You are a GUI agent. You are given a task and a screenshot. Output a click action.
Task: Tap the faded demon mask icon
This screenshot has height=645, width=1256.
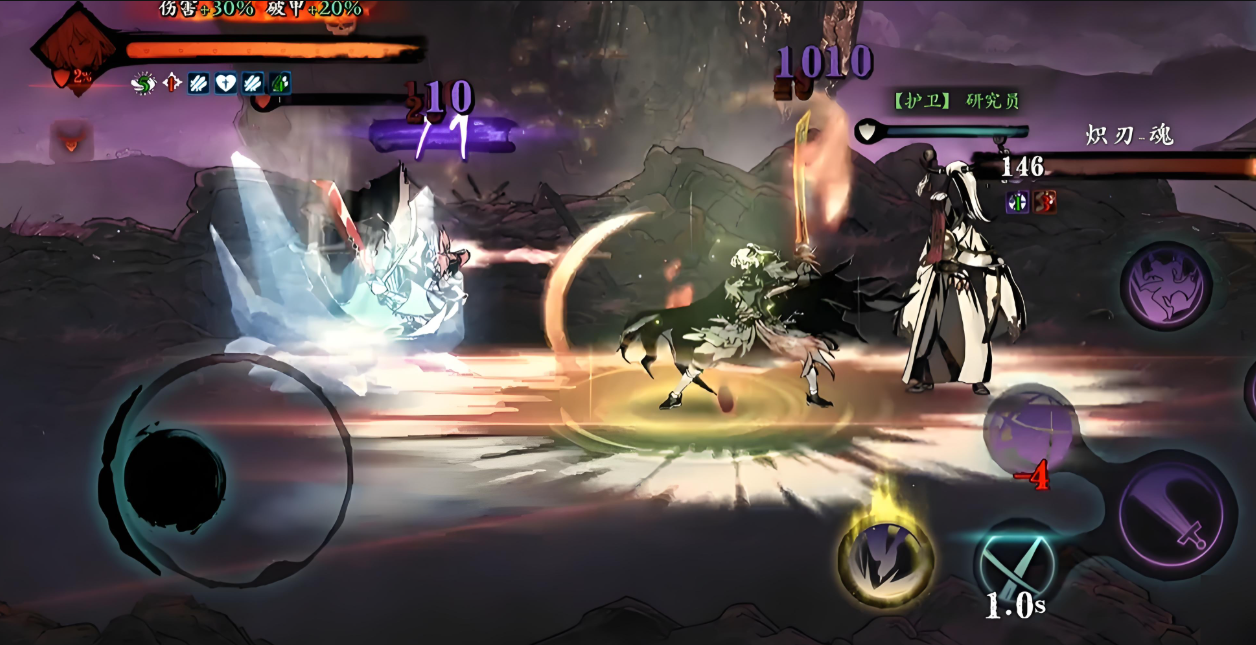(x=71, y=140)
